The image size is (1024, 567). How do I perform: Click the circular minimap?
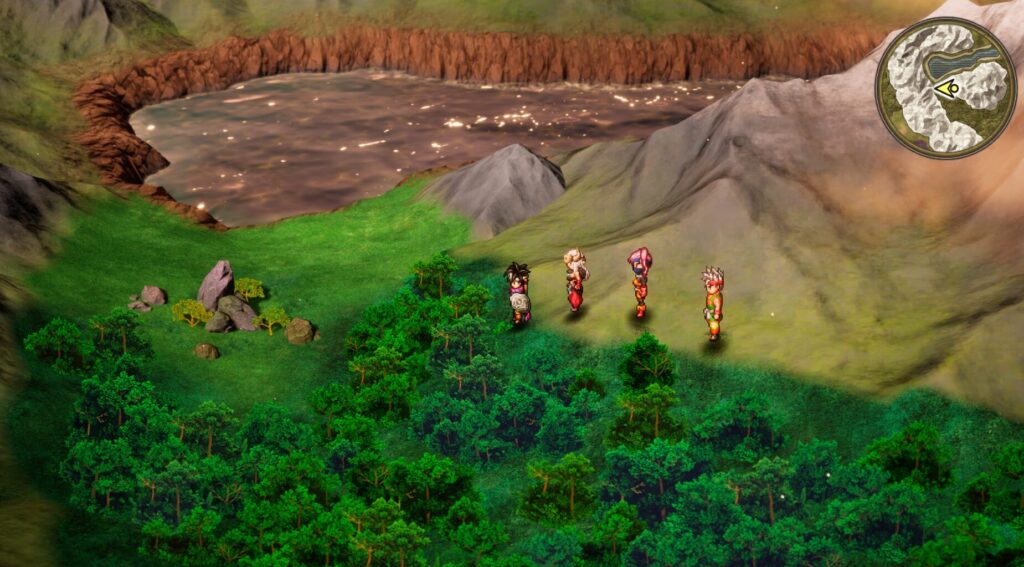click(x=945, y=87)
